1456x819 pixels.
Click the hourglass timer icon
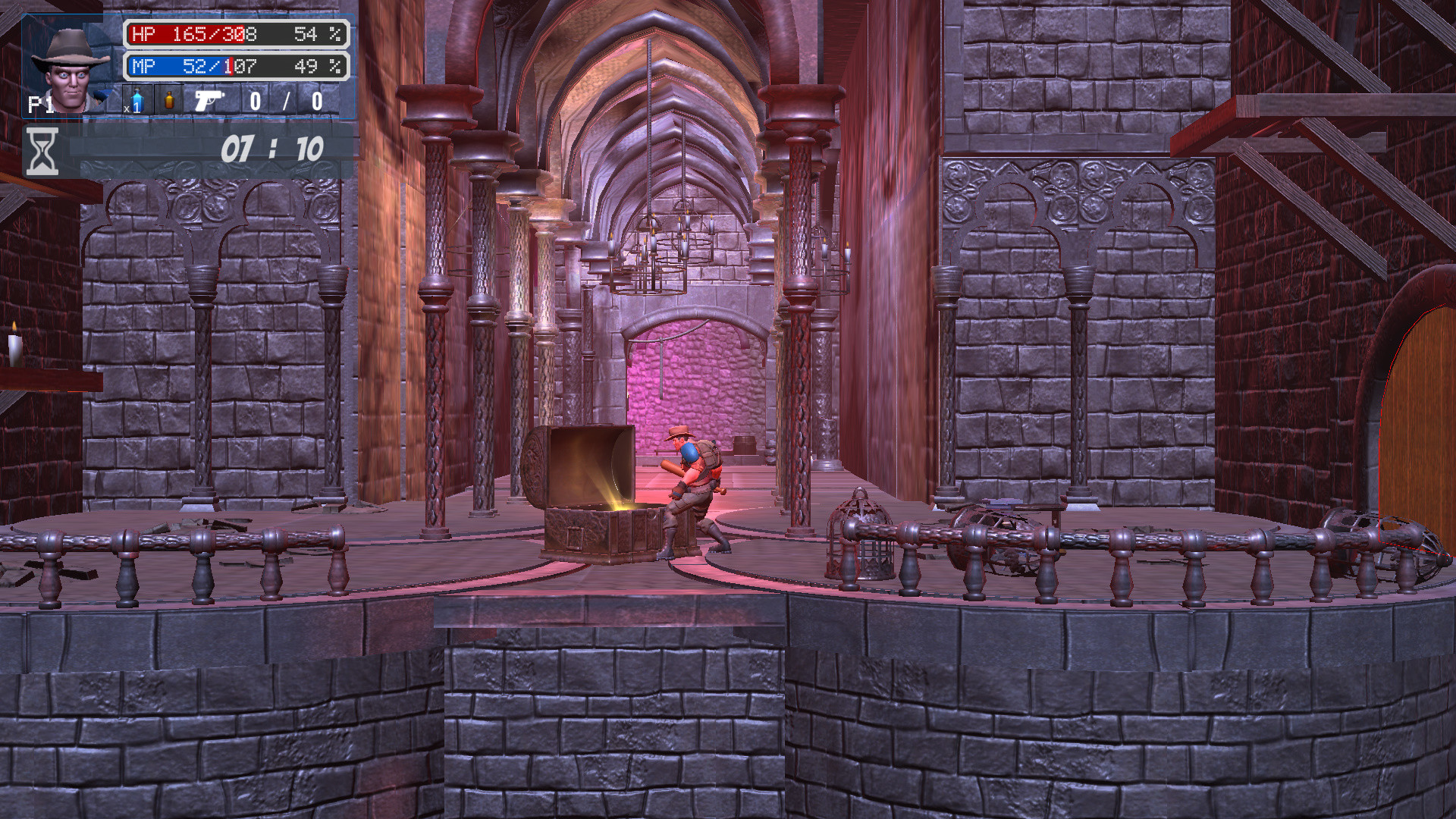pyautogui.click(x=42, y=149)
